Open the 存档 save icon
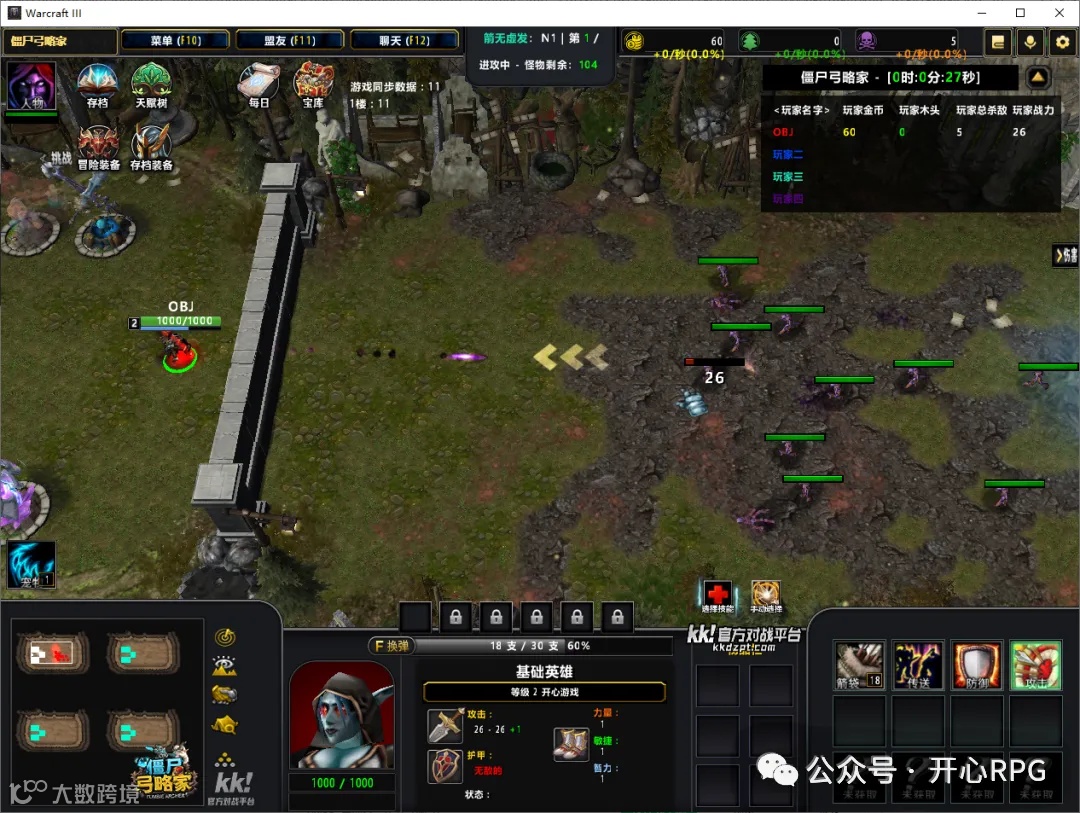1080x813 pixels. (x=97, y=84)
